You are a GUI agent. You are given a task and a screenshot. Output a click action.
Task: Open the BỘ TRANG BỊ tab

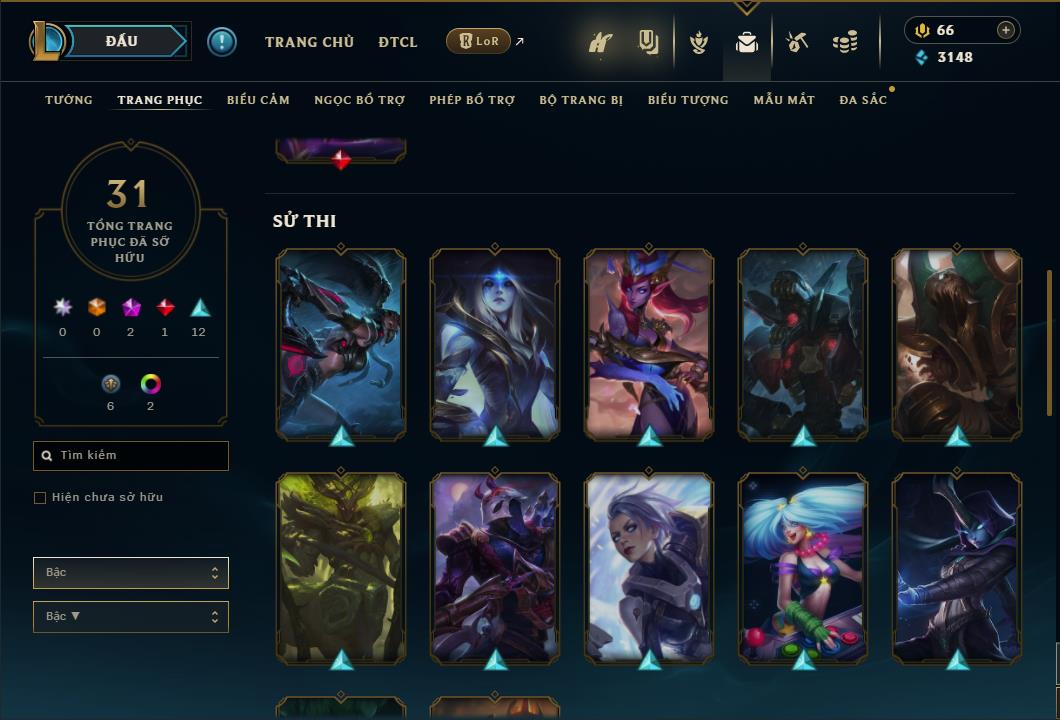tap(581, 100)
